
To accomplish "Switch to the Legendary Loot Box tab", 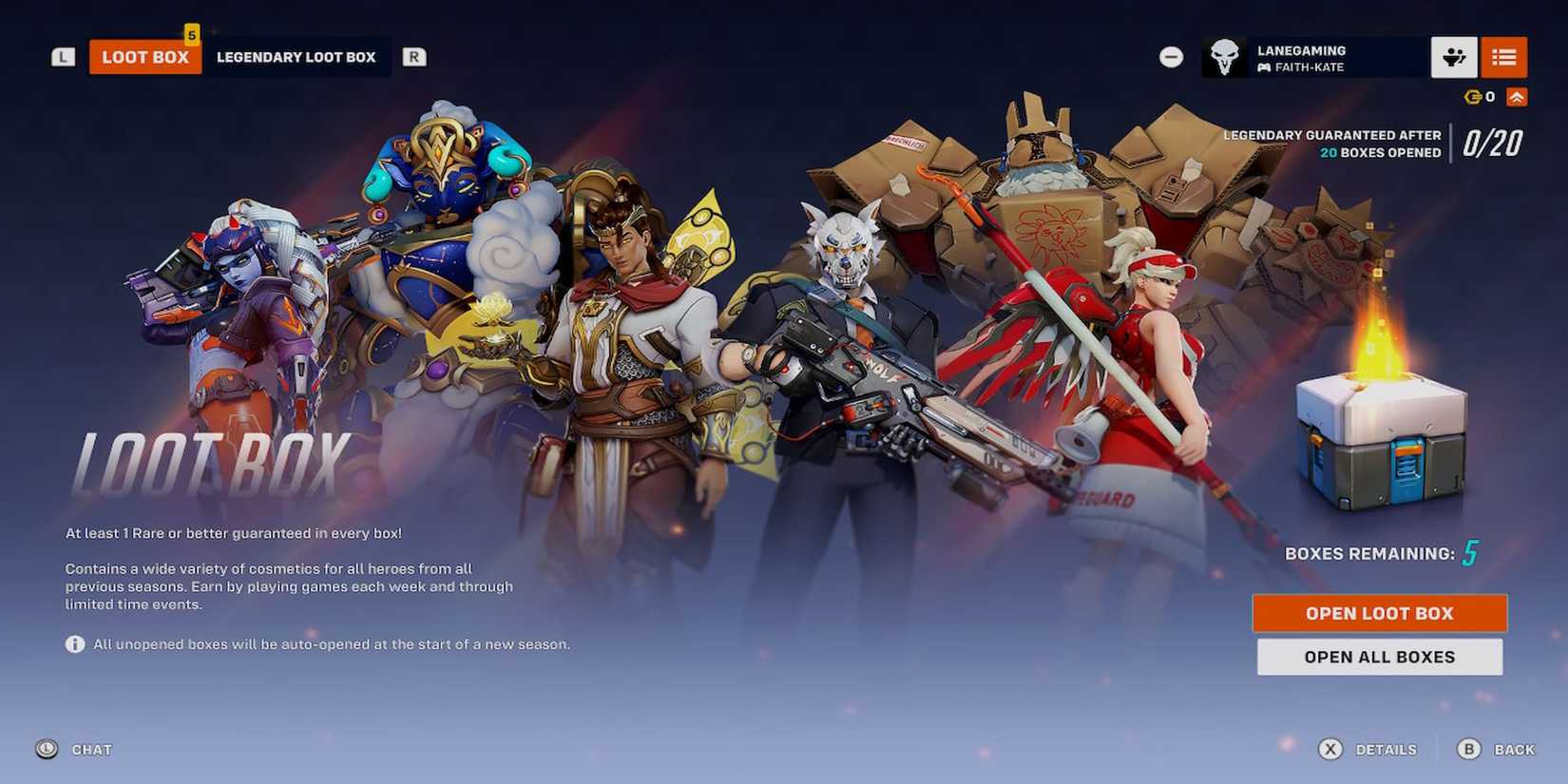I will [x=297, y=57].
